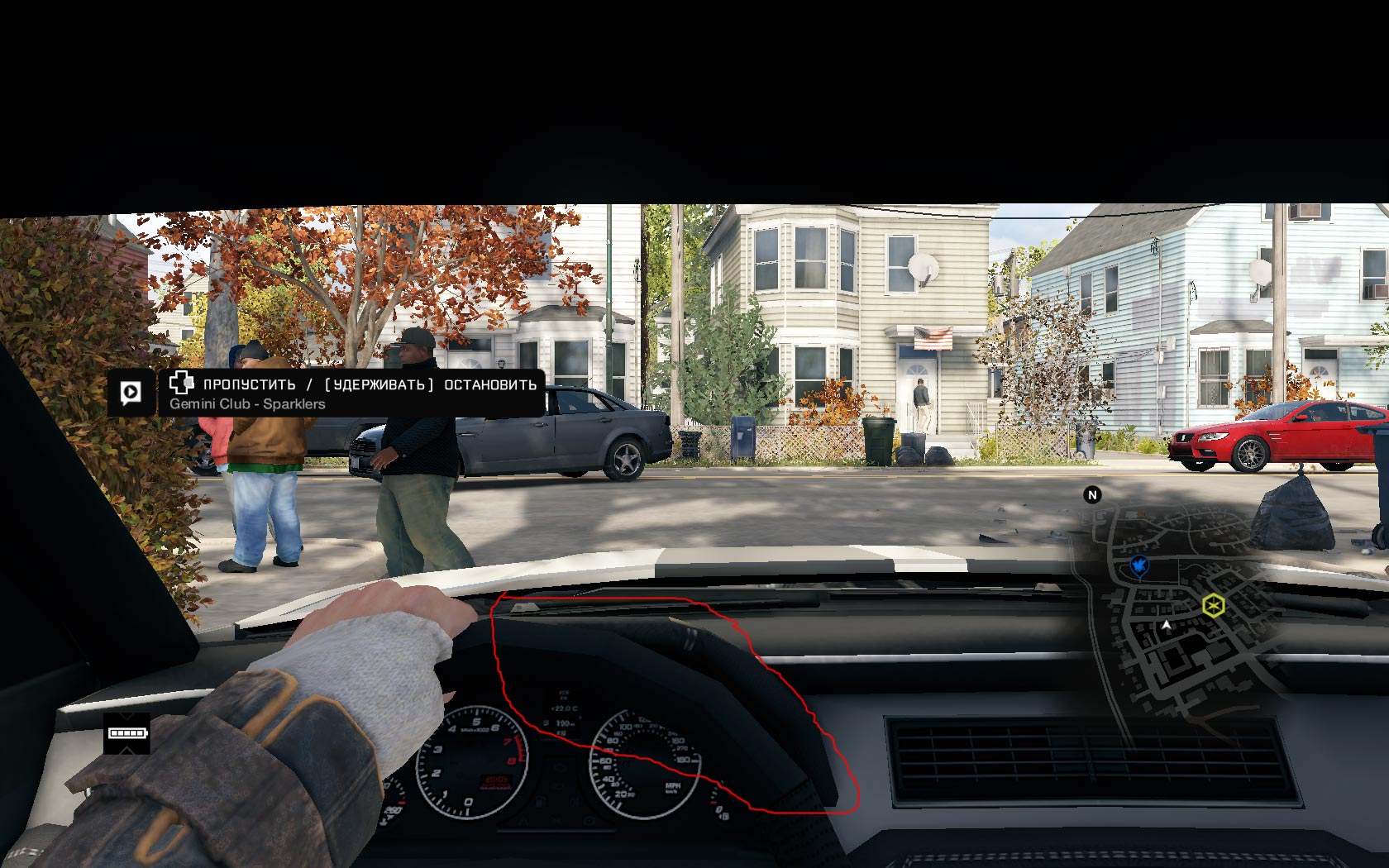Click the north compass indicator on the minimap

pos(1092,494)
